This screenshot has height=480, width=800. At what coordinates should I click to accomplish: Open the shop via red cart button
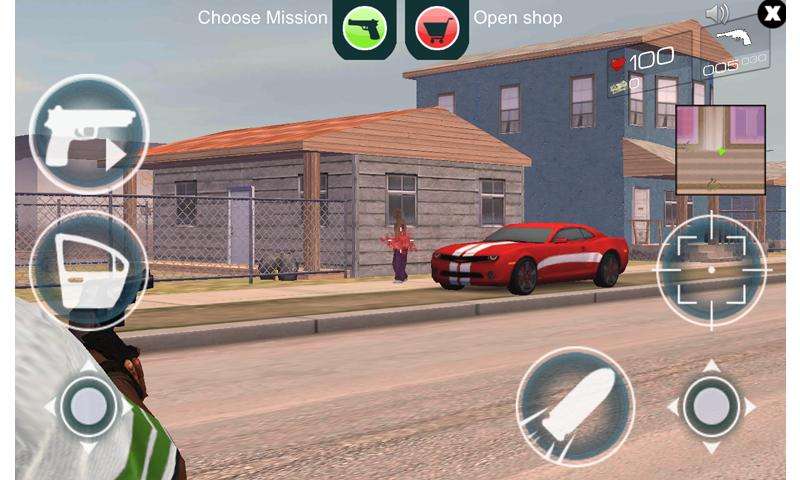click(x=437, y=27)
